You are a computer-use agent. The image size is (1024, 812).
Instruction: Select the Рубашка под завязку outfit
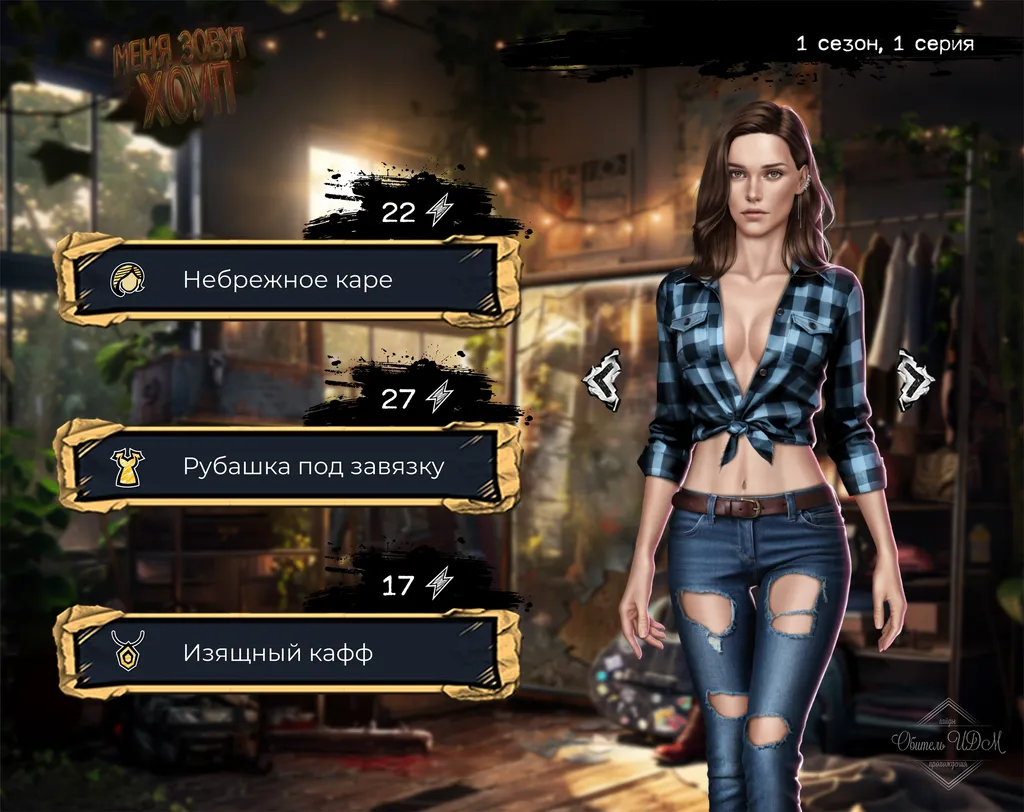point(288,467)
